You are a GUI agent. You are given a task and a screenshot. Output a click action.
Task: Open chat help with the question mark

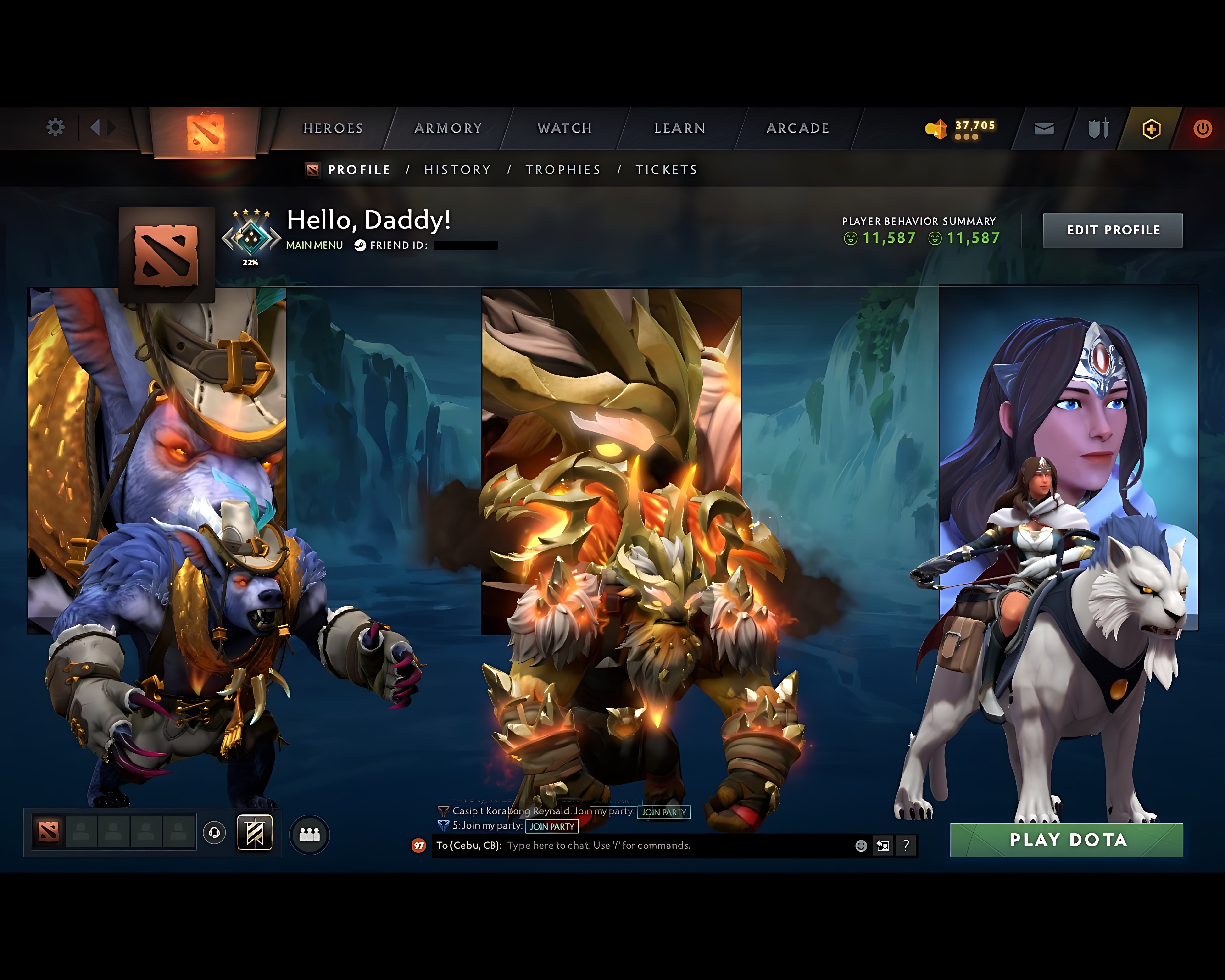[x=907, y=846]
